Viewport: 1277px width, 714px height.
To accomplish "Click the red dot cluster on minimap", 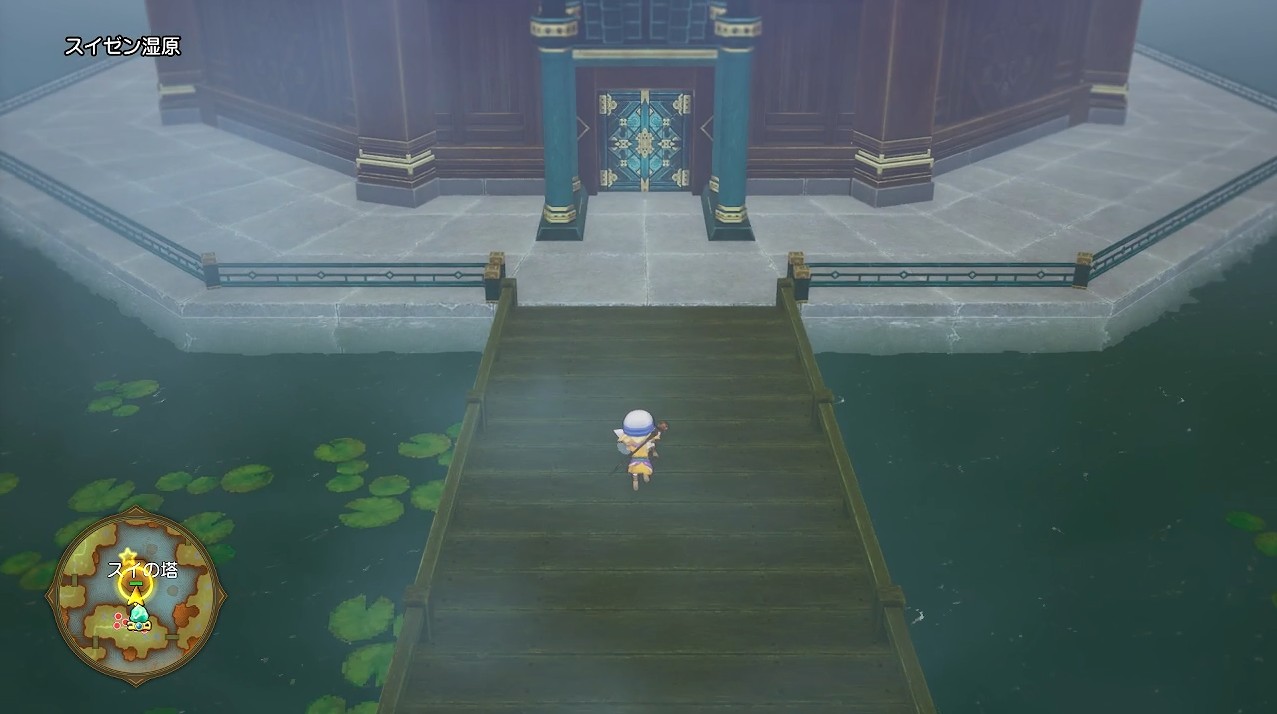I will [122, 620].
